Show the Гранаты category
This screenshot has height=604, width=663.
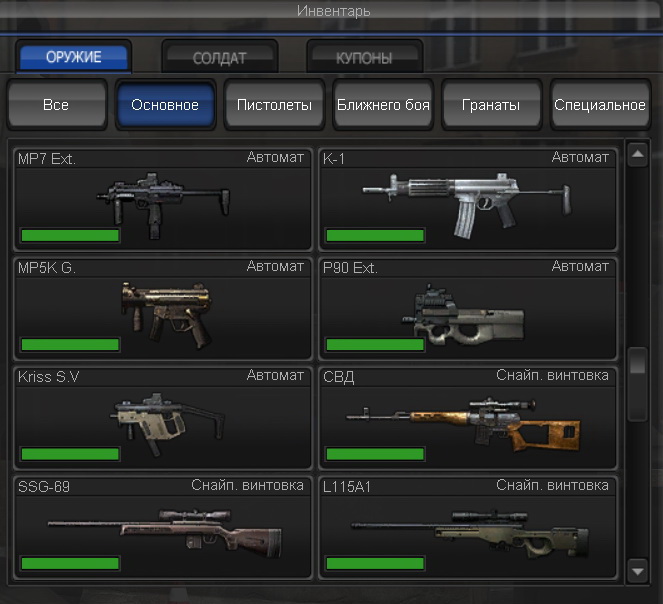coord(491,105)
